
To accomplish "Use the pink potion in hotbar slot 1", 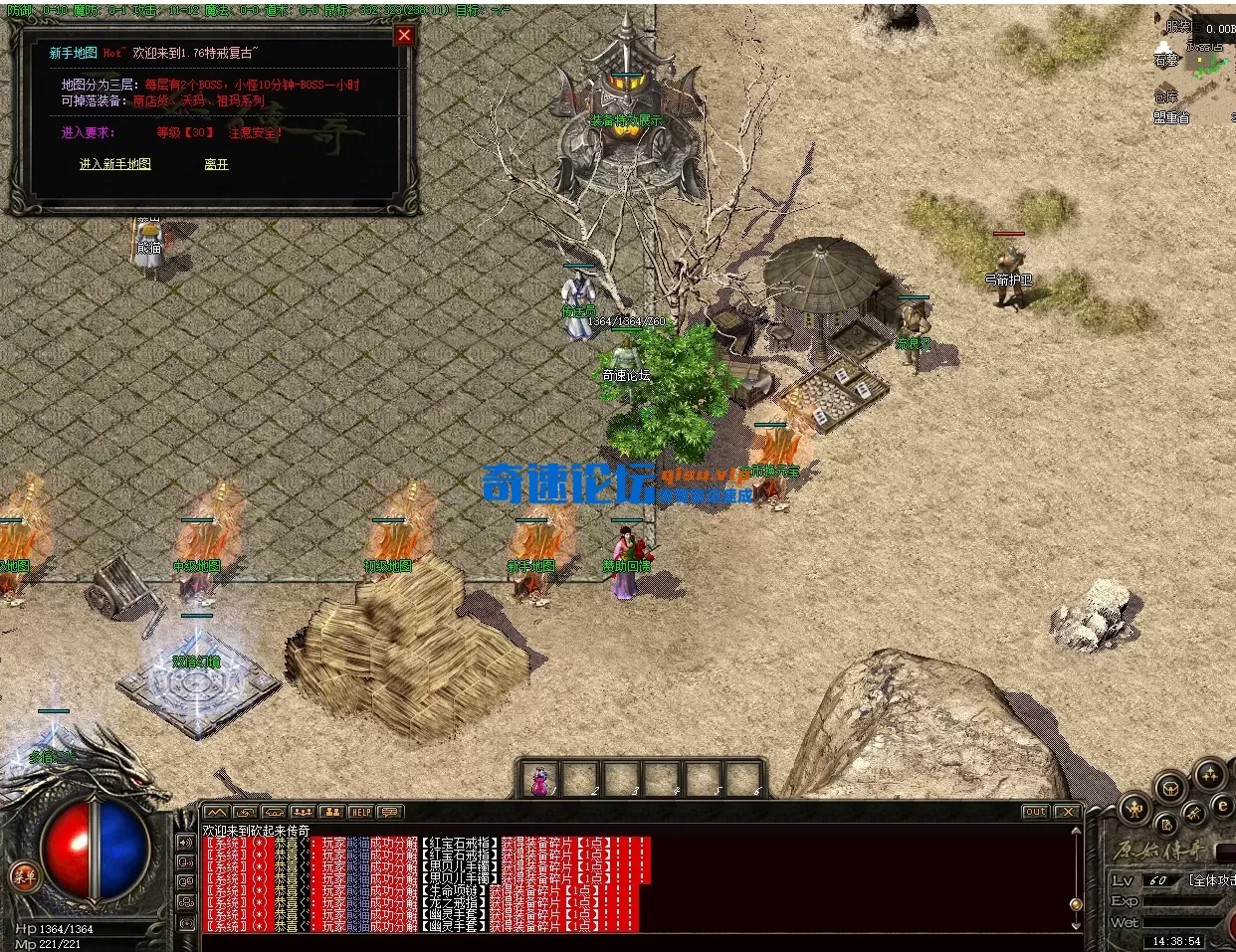I will [x=541, y=780].
